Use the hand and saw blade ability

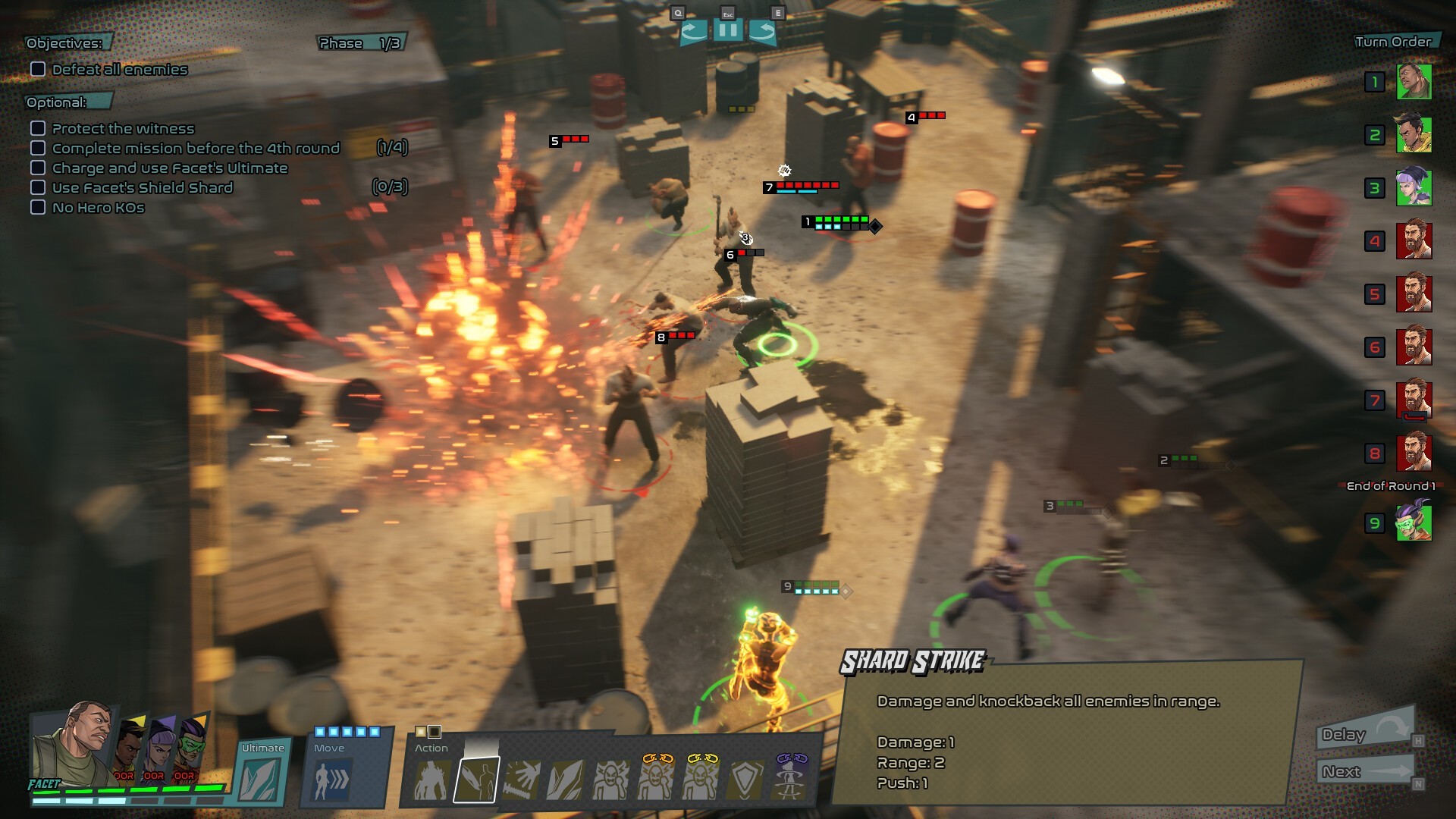click(x=521, y=780)
